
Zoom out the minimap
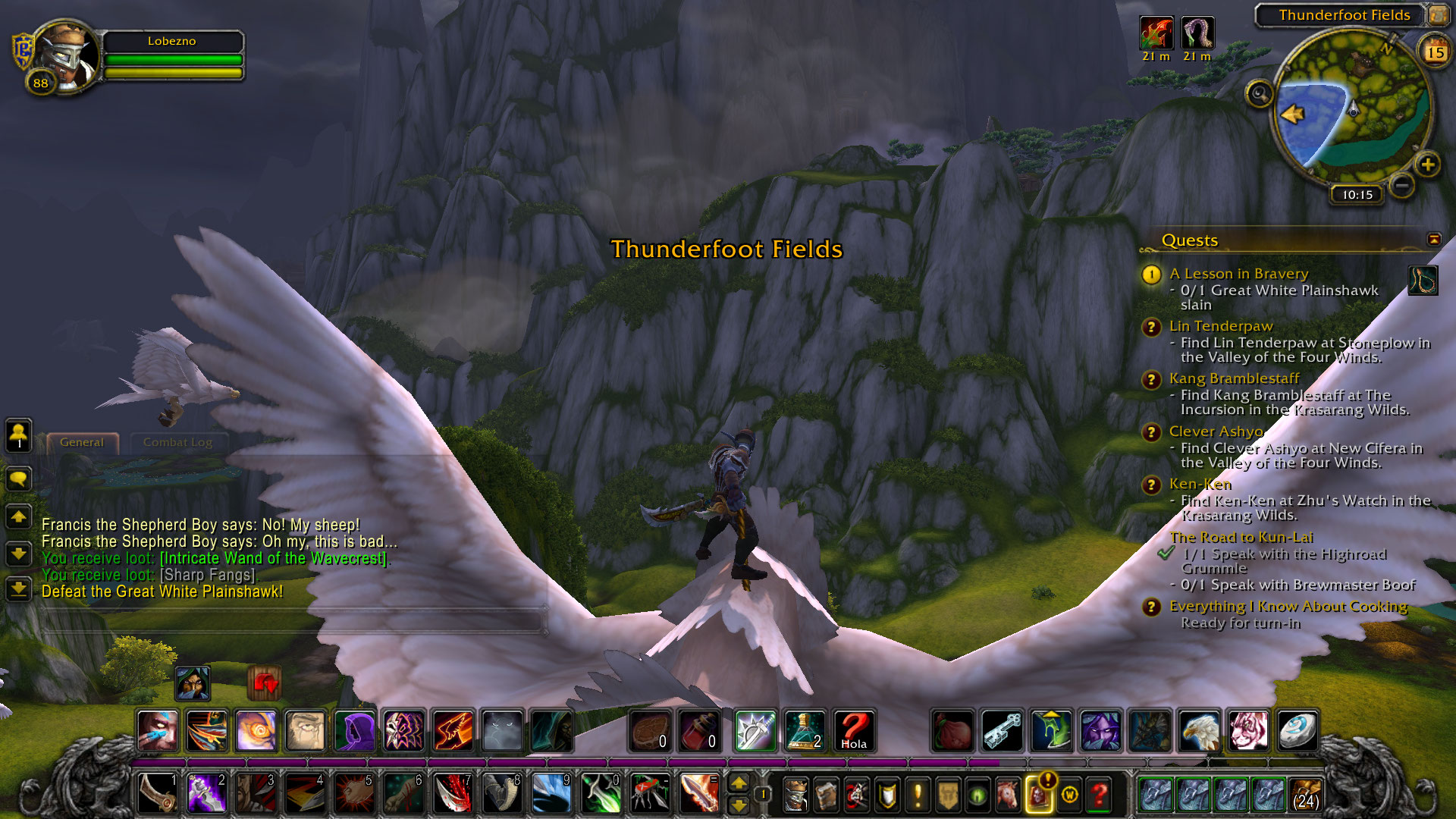1402,185
